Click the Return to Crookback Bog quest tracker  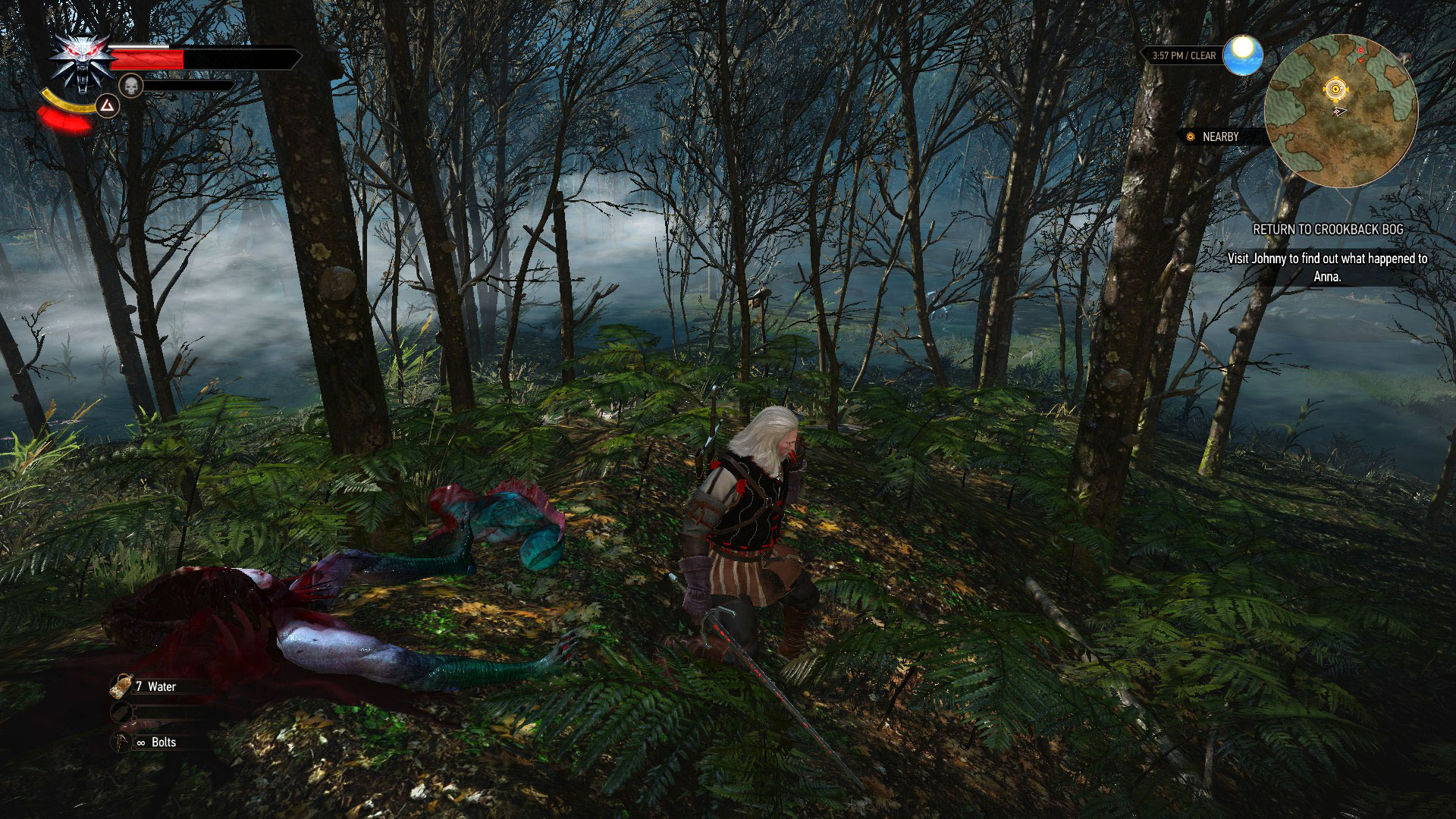(1327, 229)
